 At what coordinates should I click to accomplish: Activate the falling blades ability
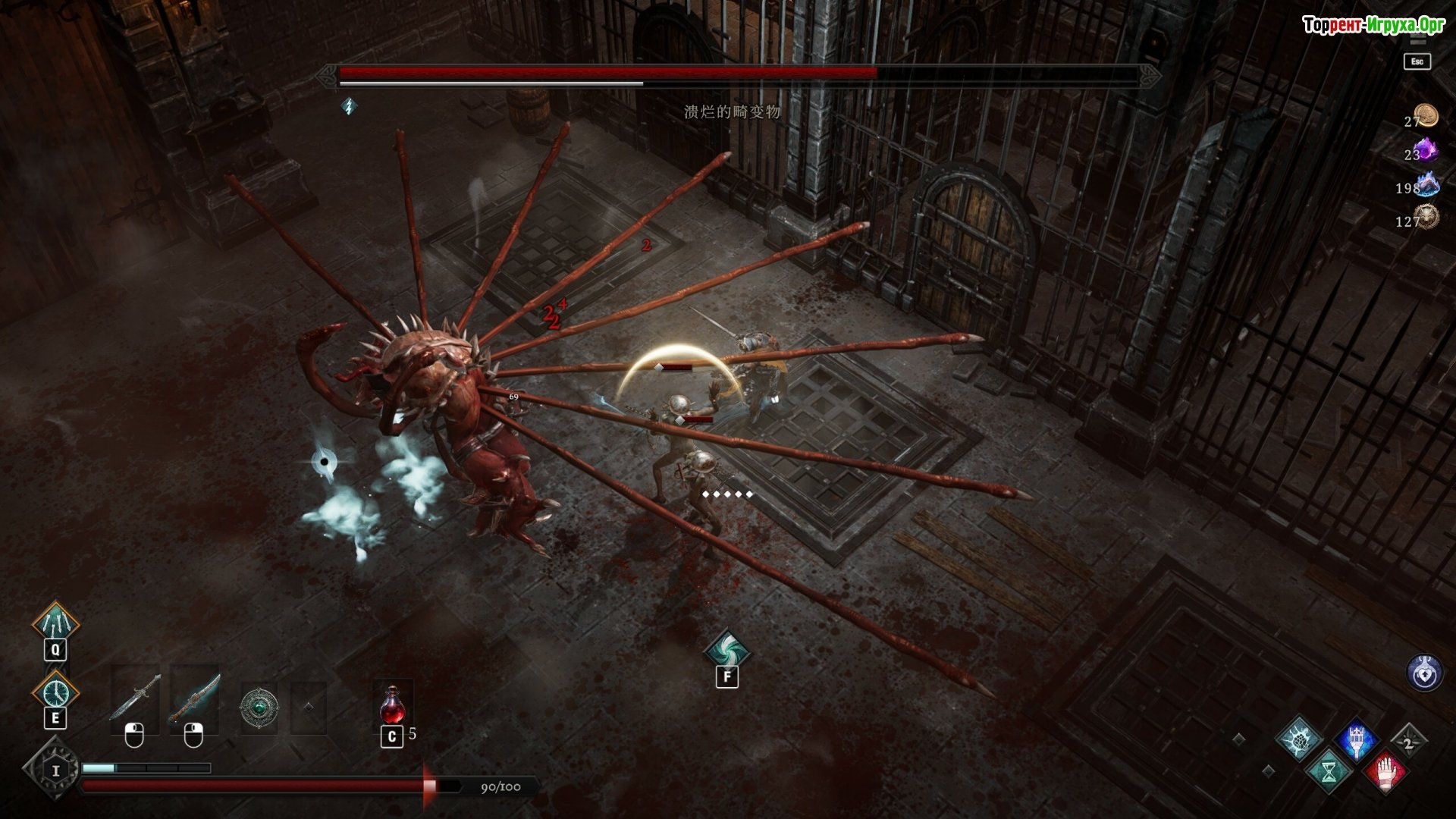pos(55,623)
